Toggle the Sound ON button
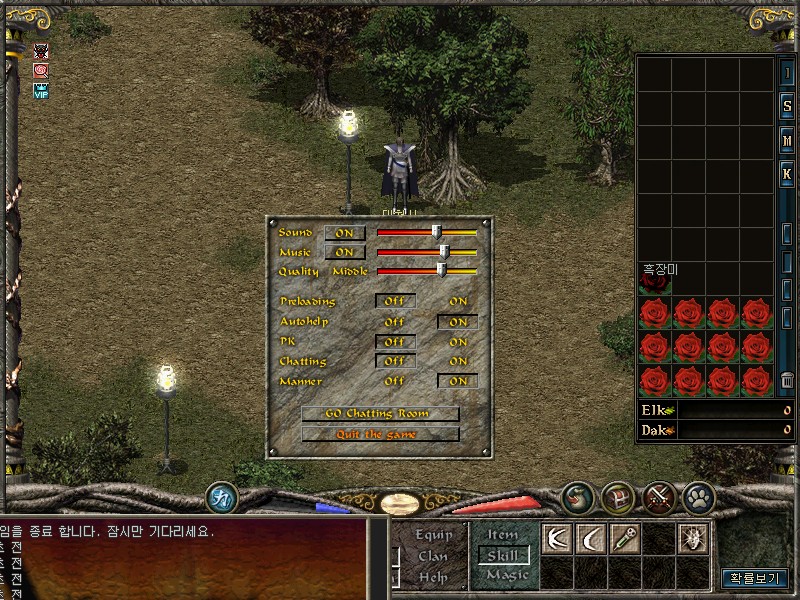800x600 pixels. [345, 233]
